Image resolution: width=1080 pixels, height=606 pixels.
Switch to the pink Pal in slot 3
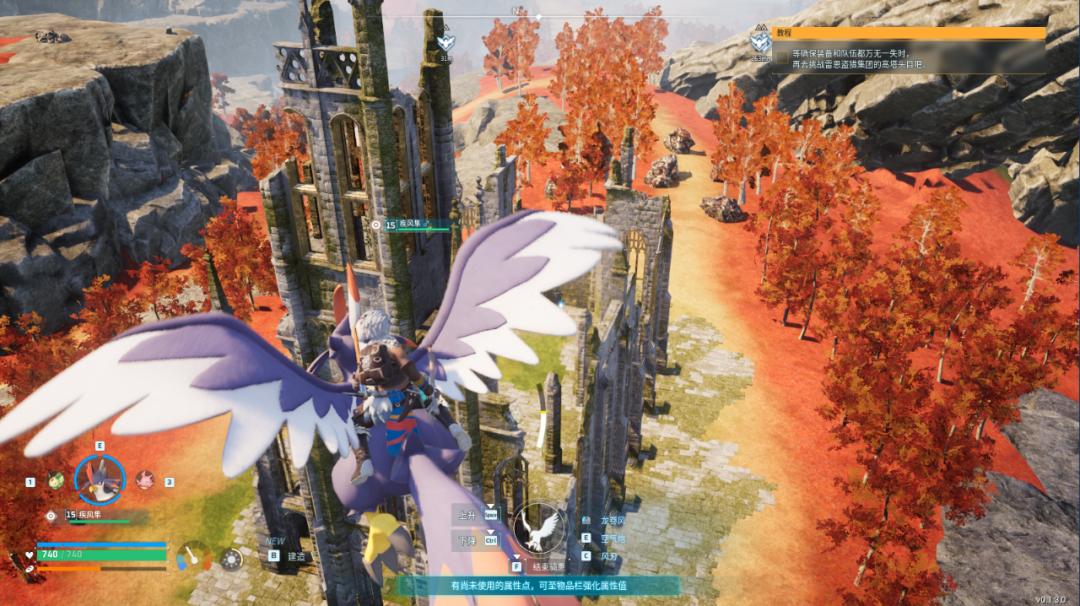click(x=144, y=480)
